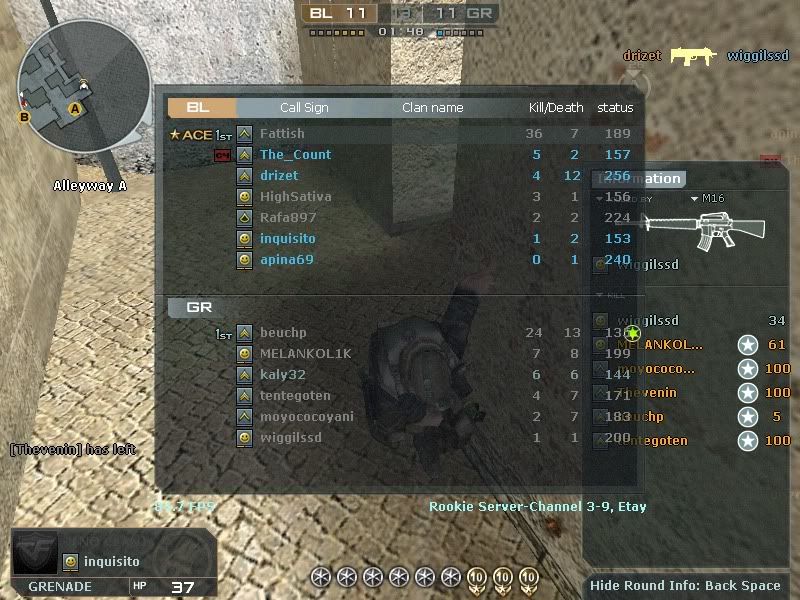Choose kaly32's scoreboard row
This screenshot has width=800, height=600.
pos(282,375)
